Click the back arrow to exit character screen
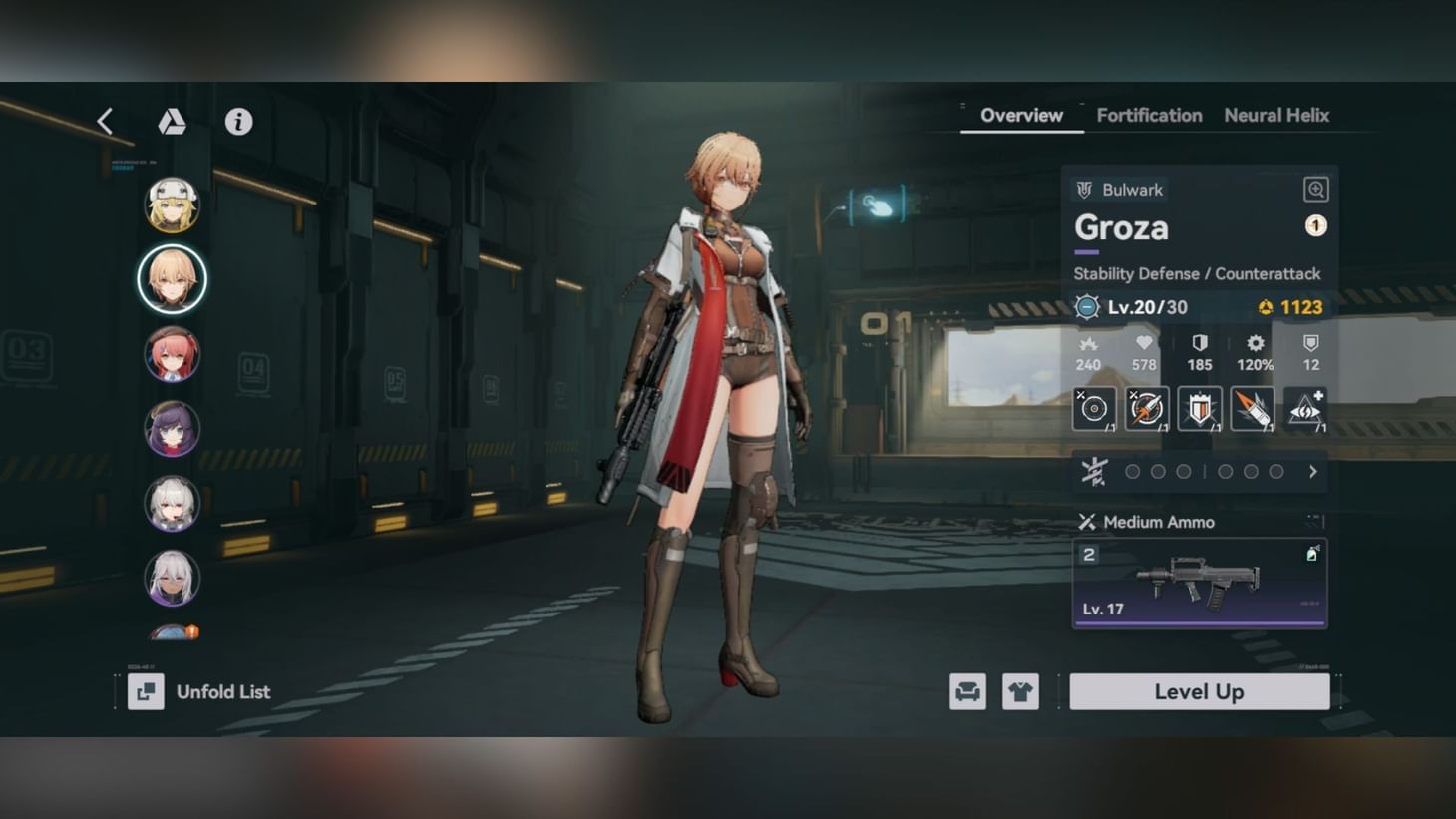1456x819 pixels. pyautogui.click(x=104, y=120)
